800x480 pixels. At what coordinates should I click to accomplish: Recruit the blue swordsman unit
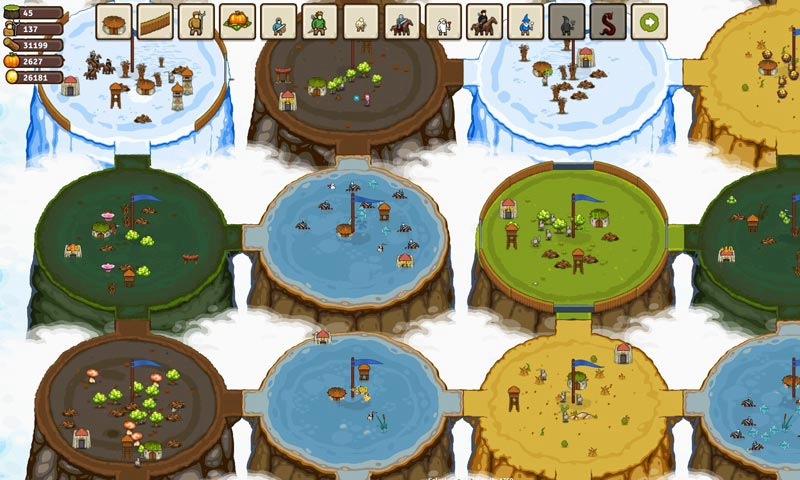tap(278, 21)
